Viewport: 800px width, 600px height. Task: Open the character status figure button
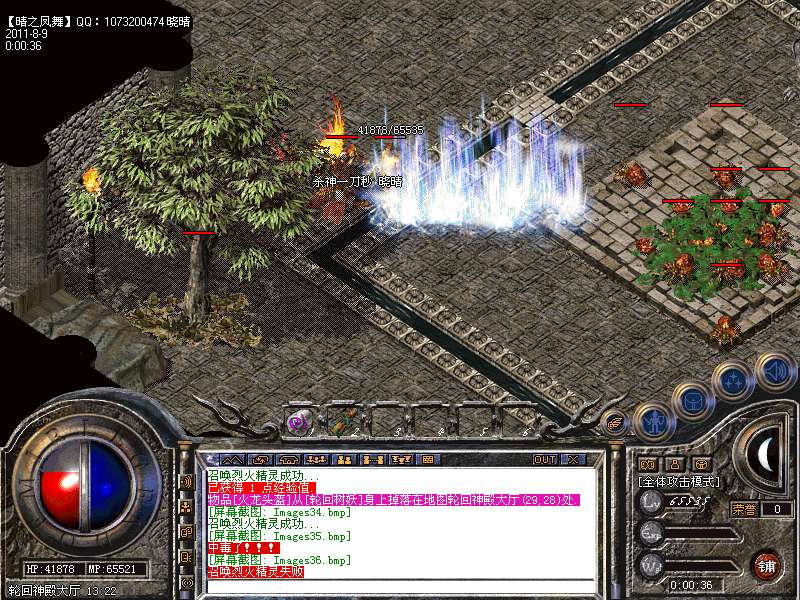(653, 421)
